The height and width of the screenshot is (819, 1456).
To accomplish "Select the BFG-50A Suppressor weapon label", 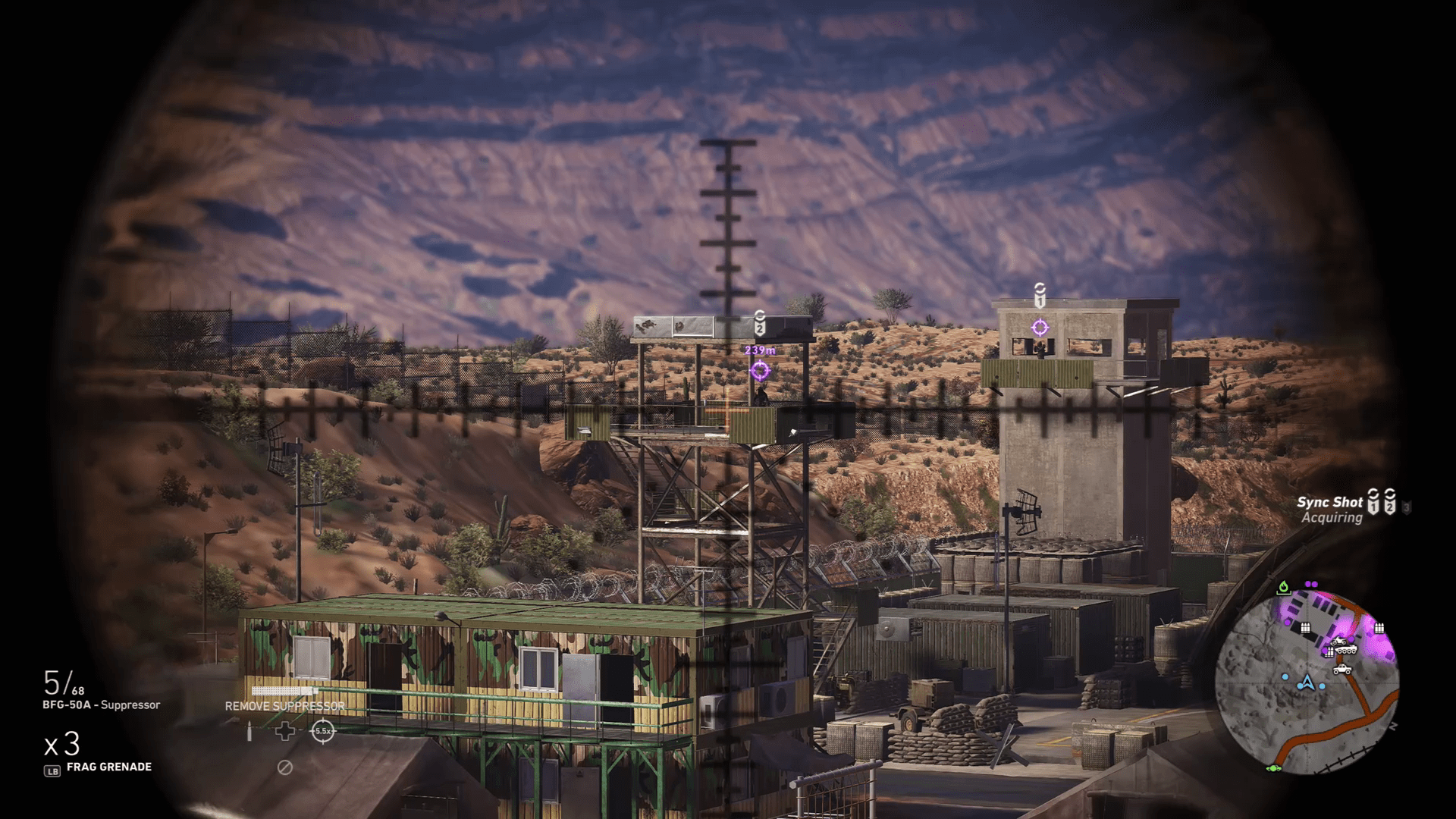I will coord(102,704).
